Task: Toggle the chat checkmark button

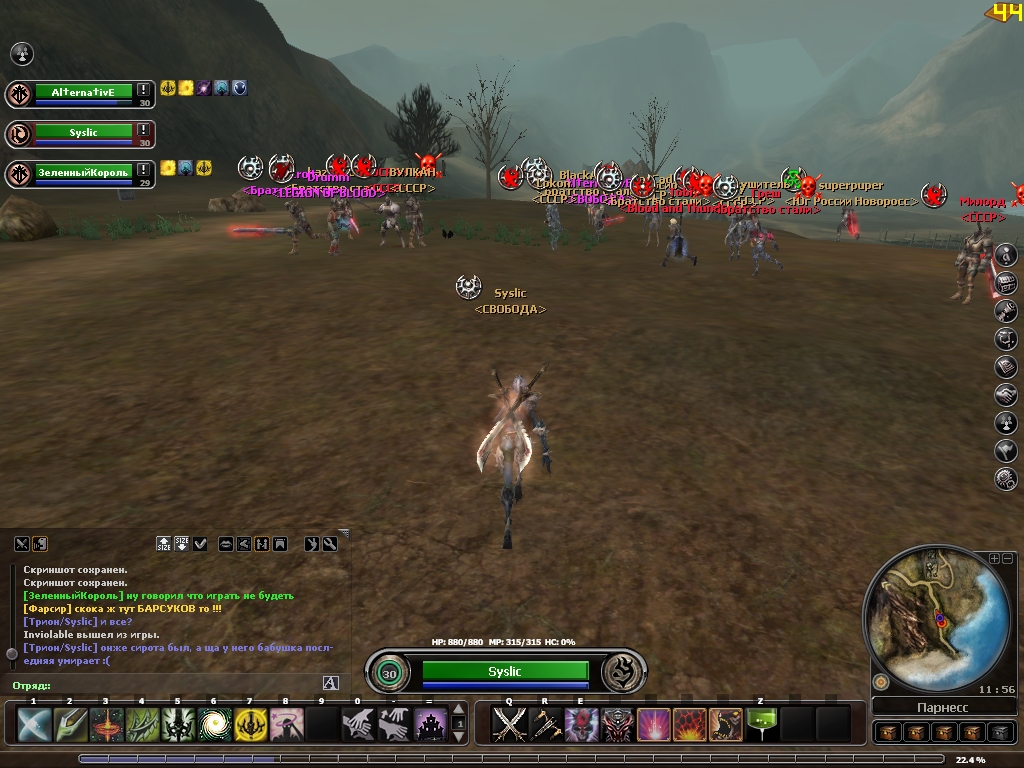Action: [200, 544]
